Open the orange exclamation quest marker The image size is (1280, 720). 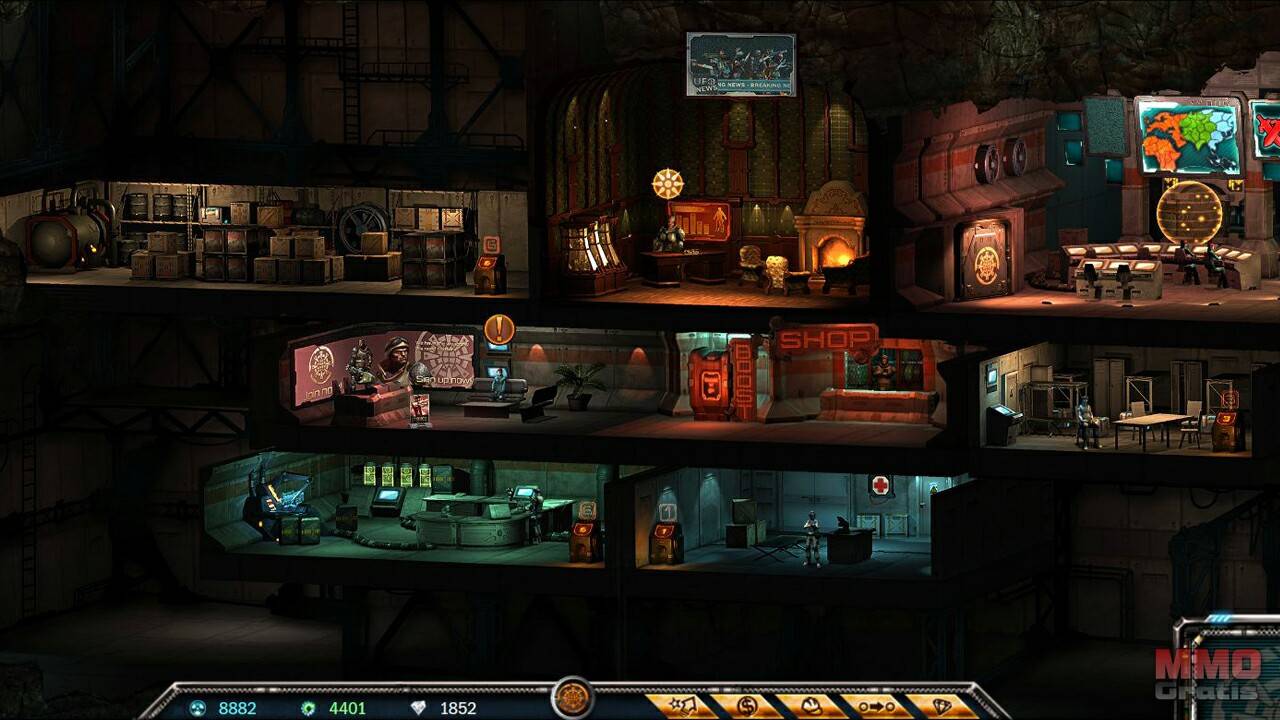(x=498, y=329)
